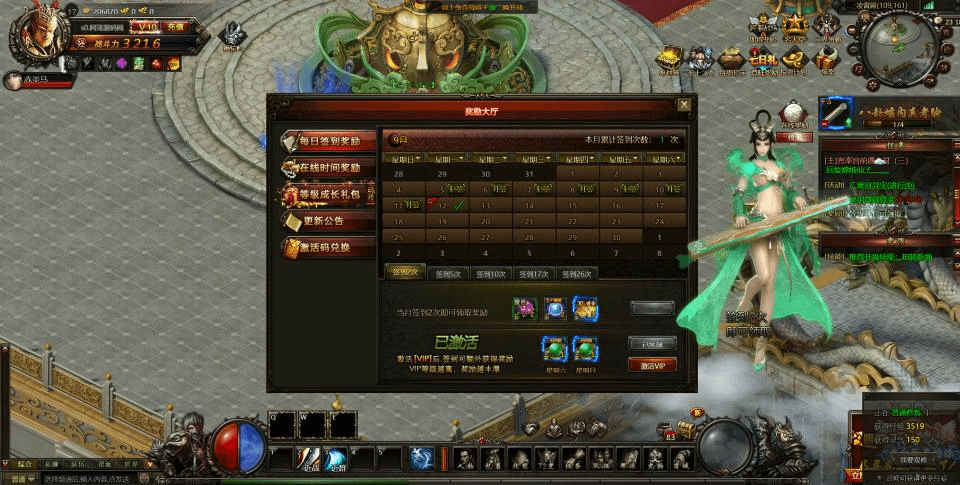Click the 已领取 claimed button

(652, 343)
